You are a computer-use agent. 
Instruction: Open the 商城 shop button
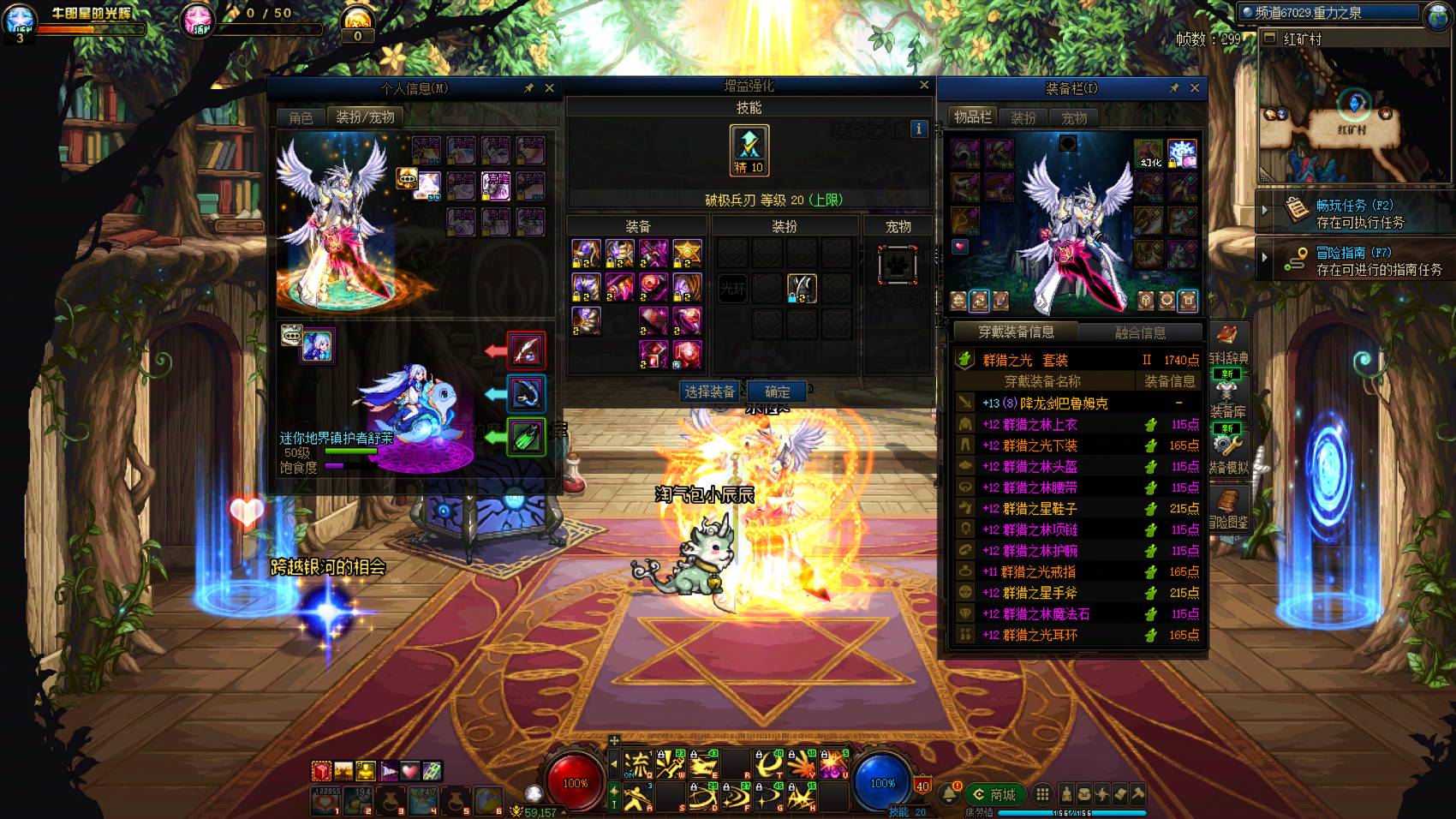[x=994, y=794]
